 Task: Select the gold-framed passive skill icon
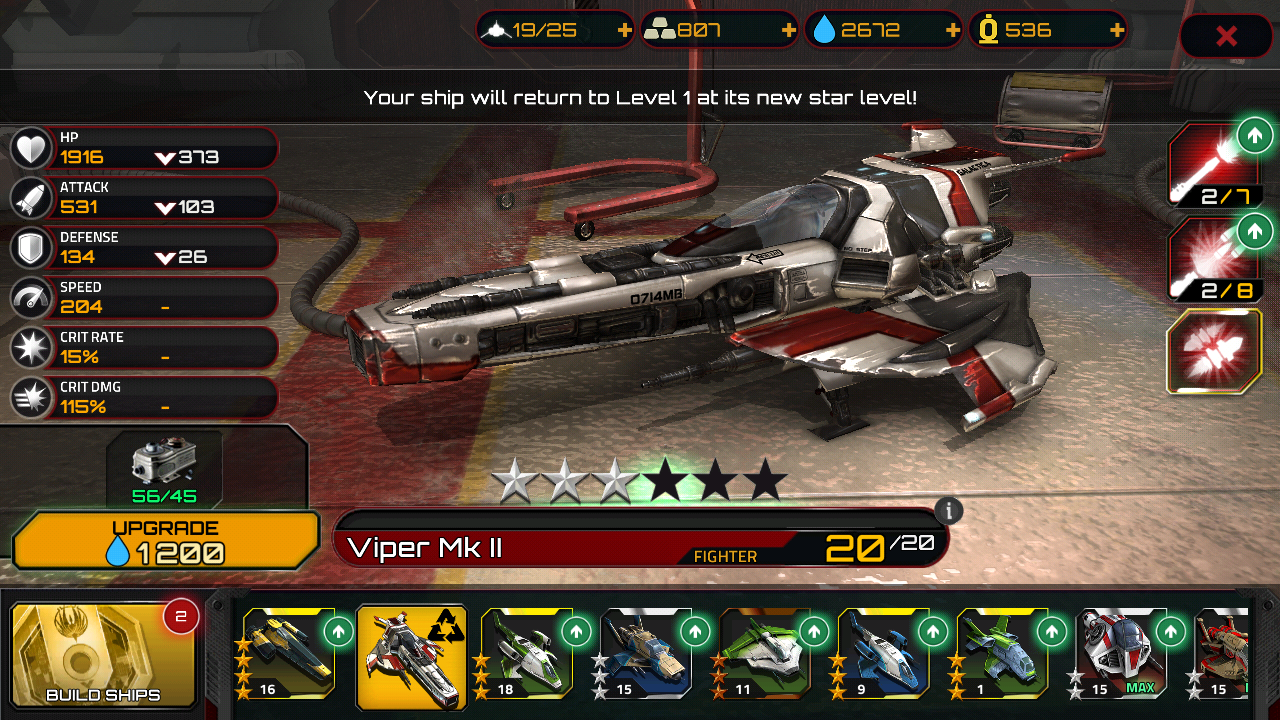(x=1215, y=352)
